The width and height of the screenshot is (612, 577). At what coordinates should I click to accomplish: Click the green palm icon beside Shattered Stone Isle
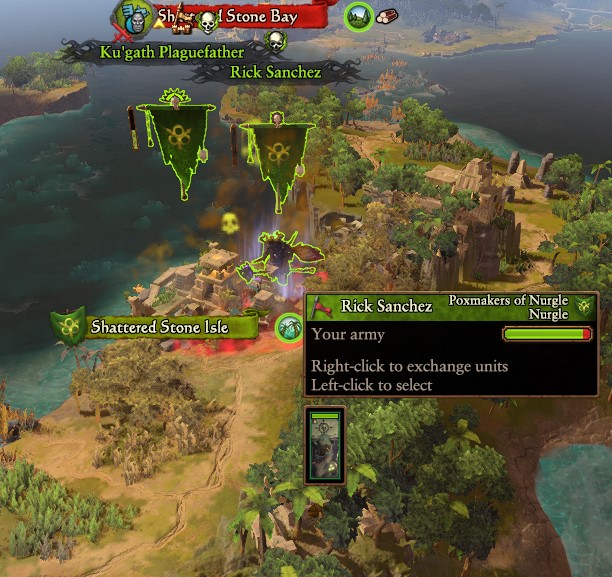(289, 326)
